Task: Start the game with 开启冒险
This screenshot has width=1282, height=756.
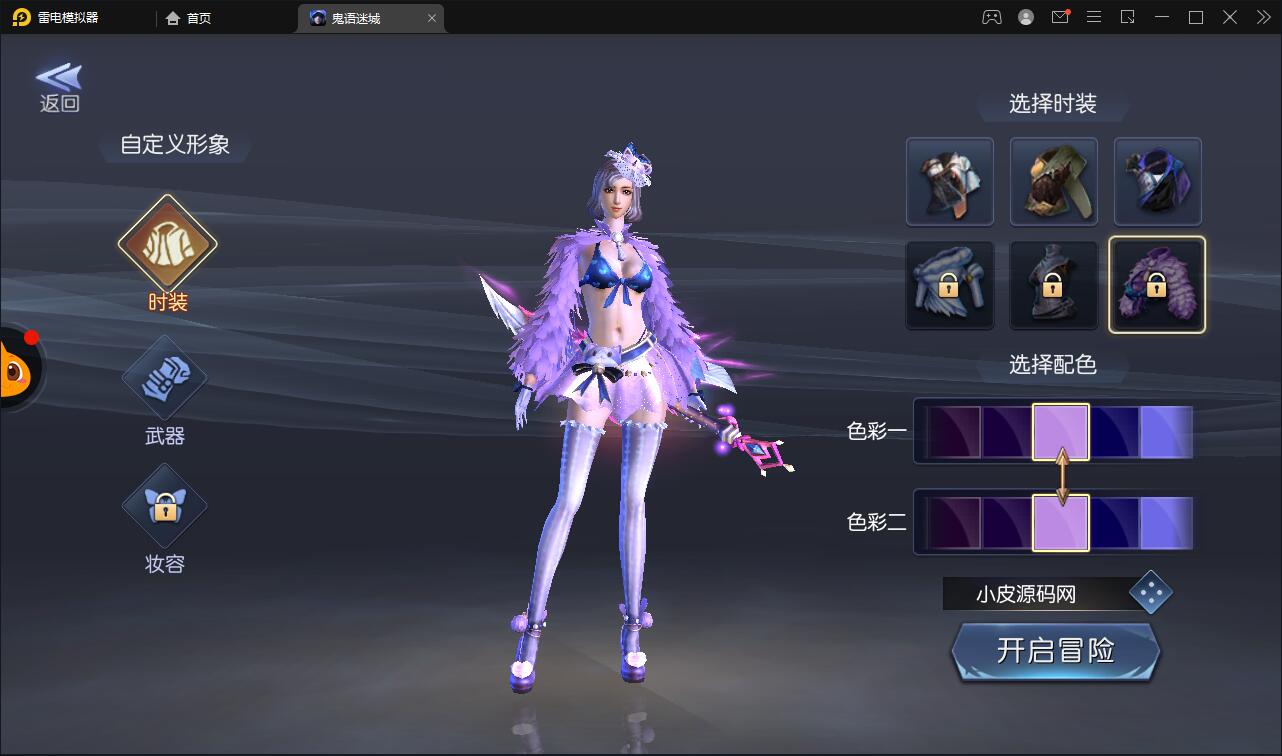Action: (1055, 651)
